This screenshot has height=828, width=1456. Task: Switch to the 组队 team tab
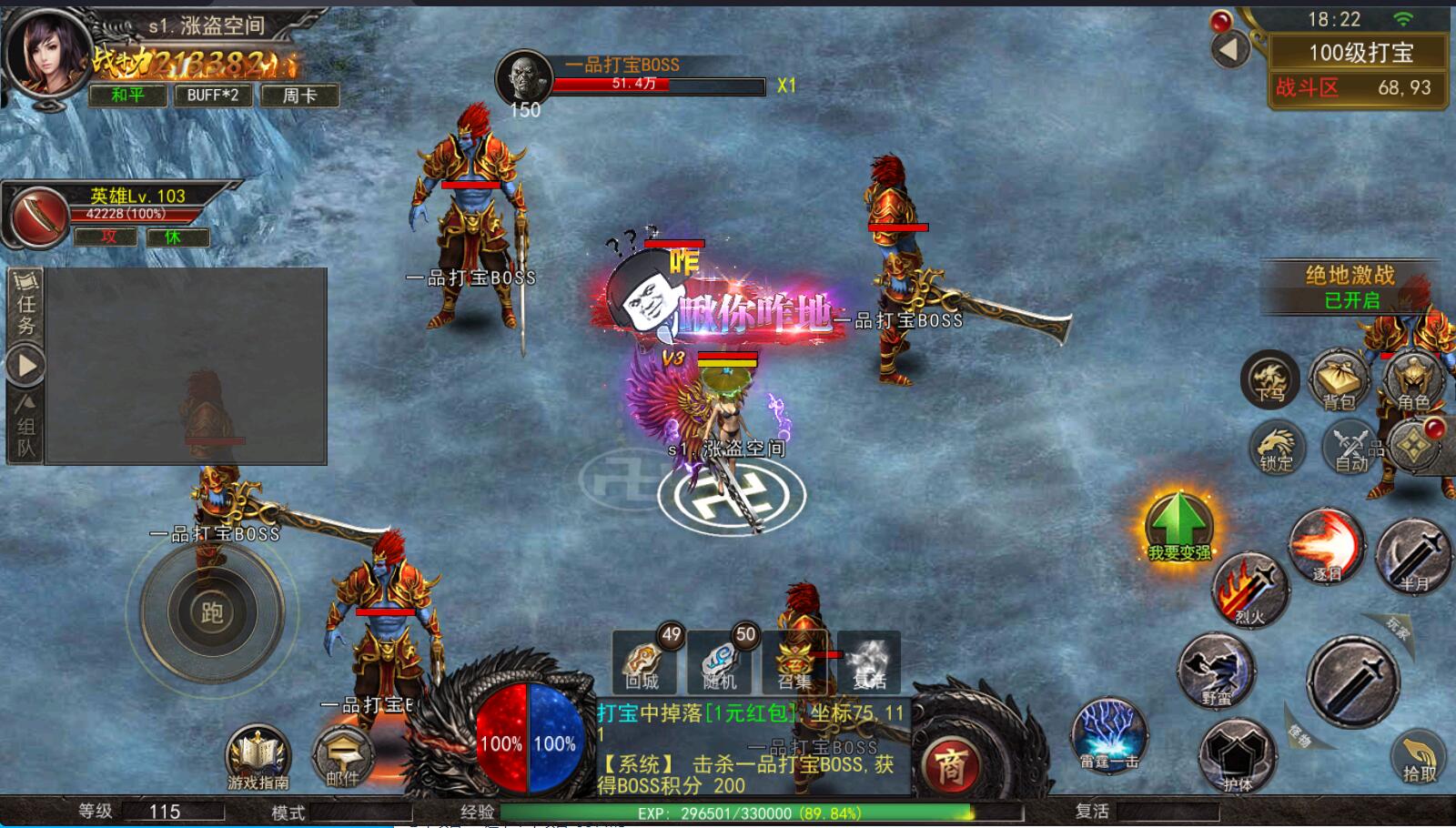pos(25,426)
